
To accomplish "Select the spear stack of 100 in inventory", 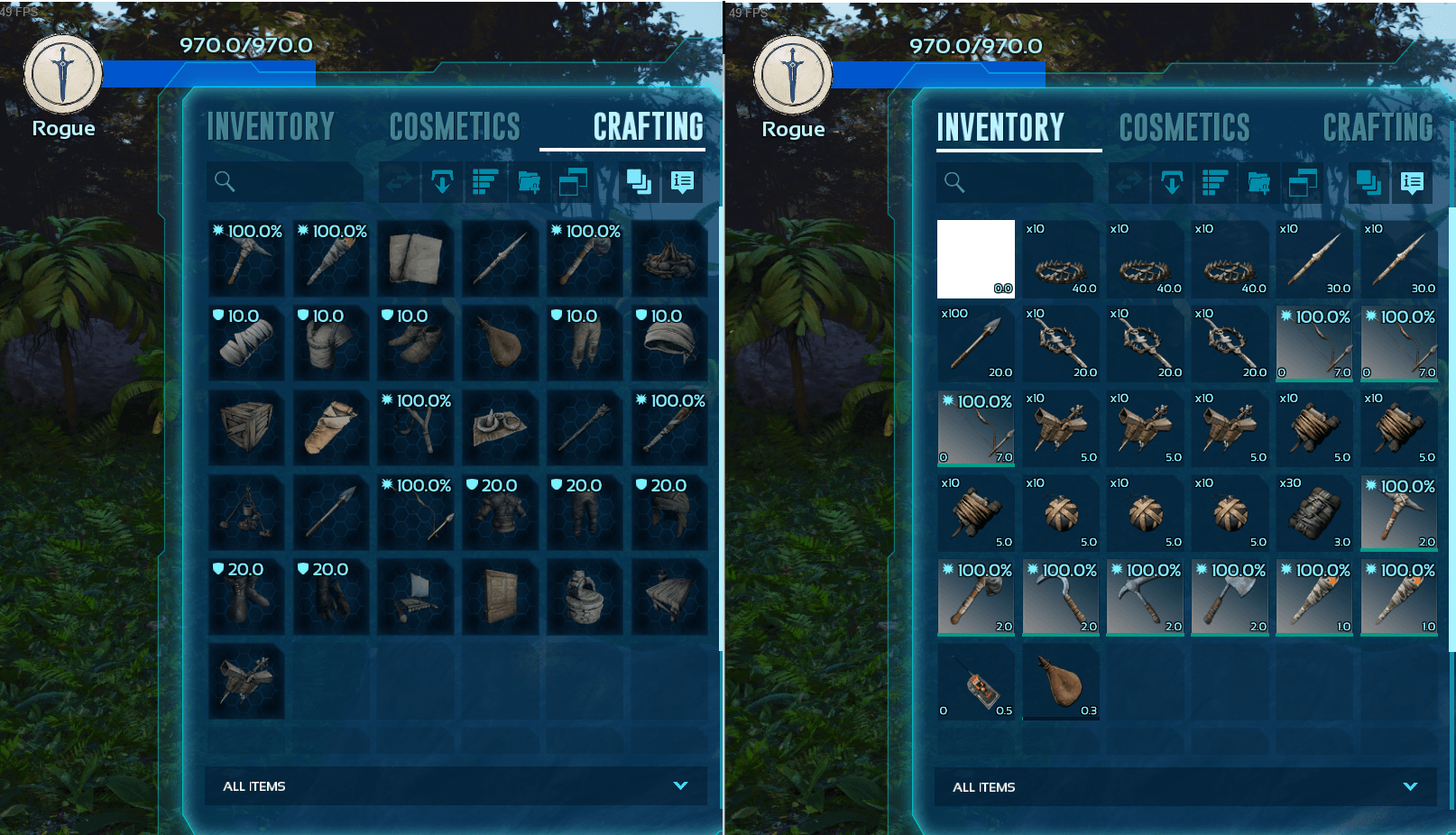I will (975, 343).
